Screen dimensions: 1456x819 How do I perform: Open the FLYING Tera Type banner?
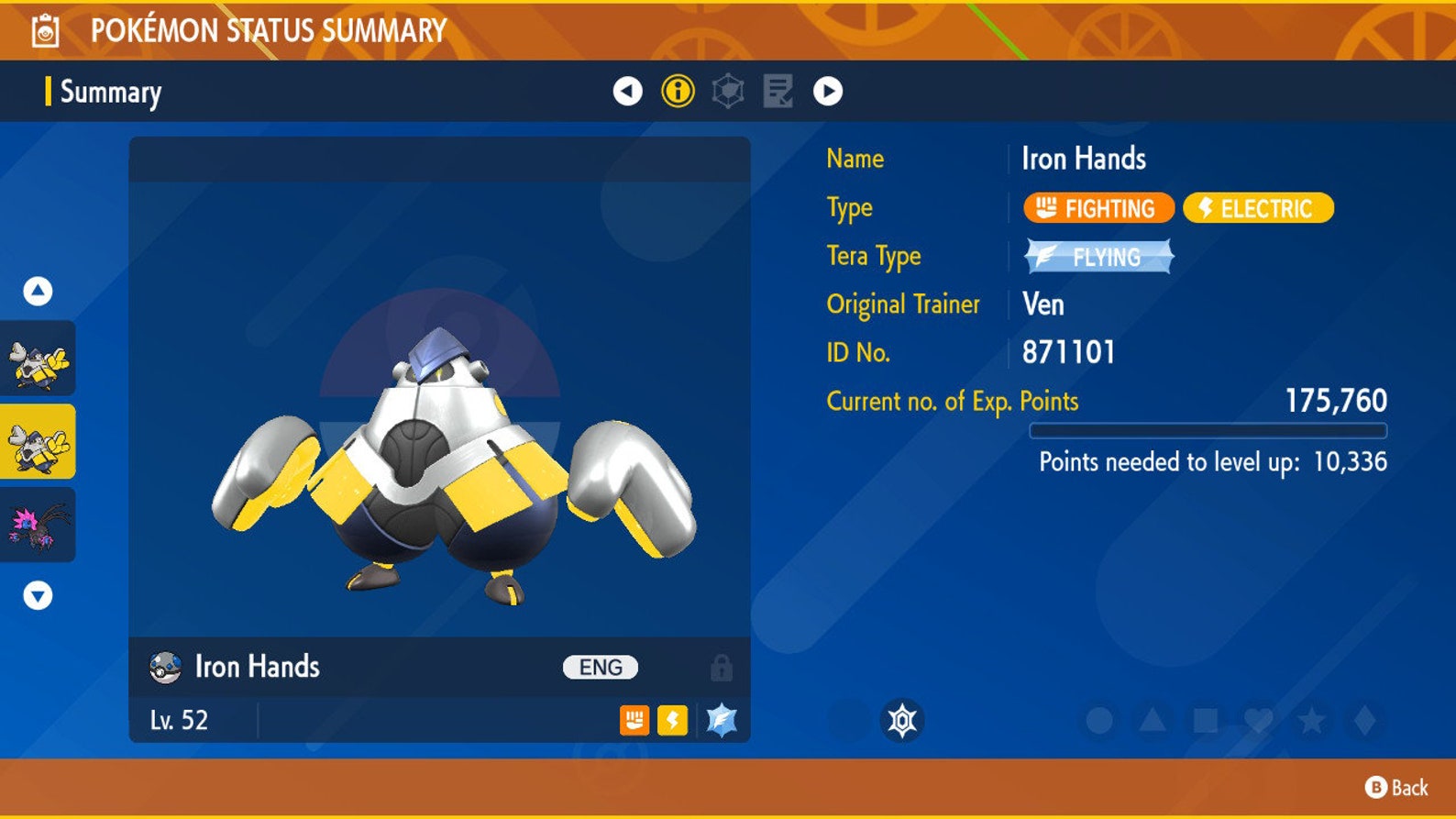coord(1098,258)
